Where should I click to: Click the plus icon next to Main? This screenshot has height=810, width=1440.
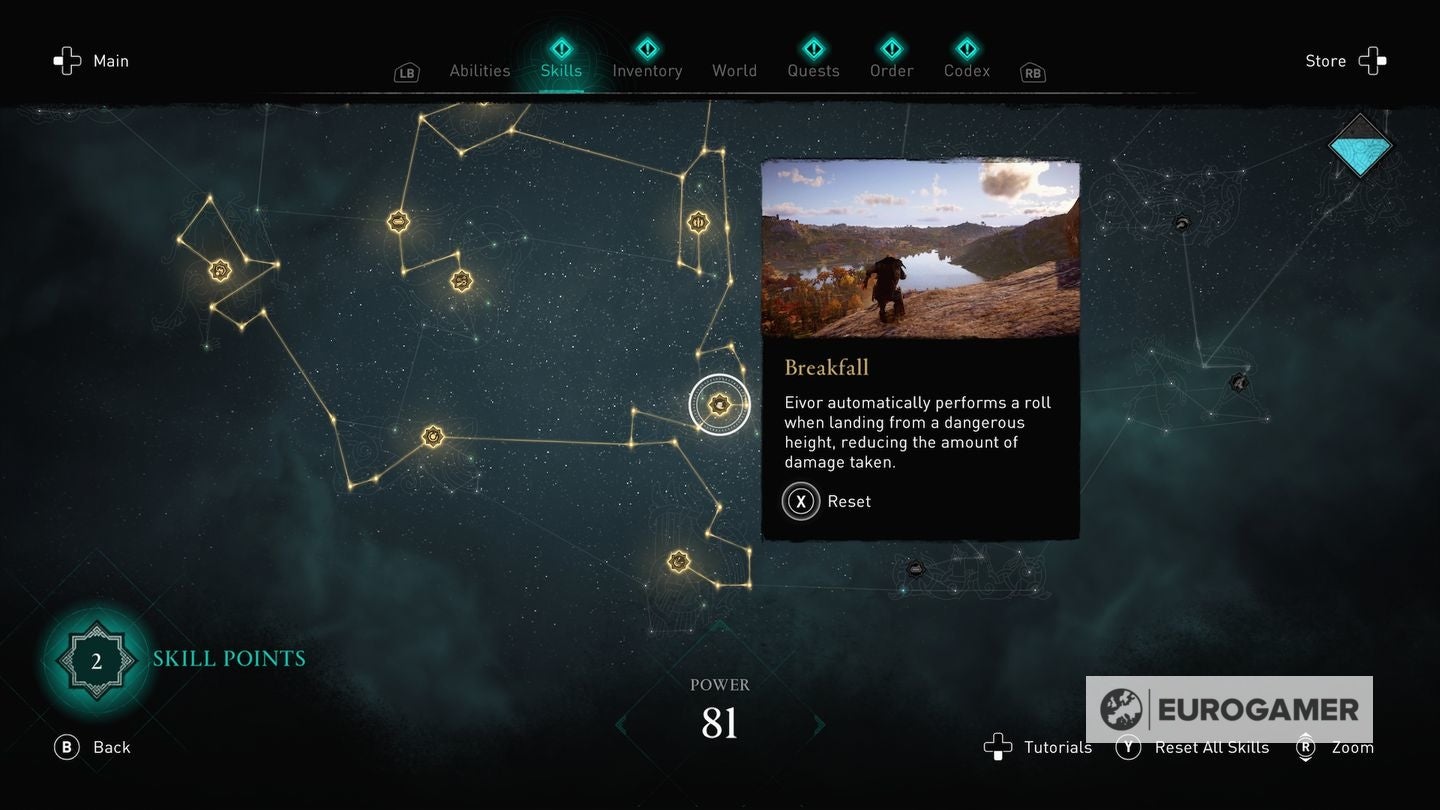67,61
